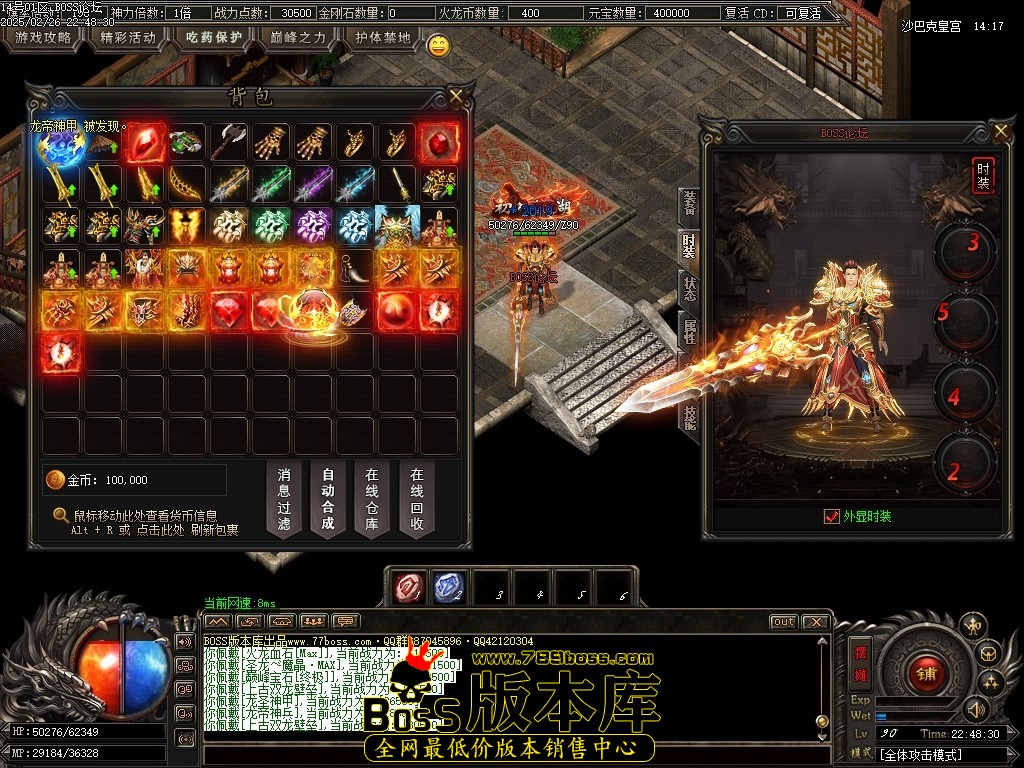Close the character equipment panel

1001,131
